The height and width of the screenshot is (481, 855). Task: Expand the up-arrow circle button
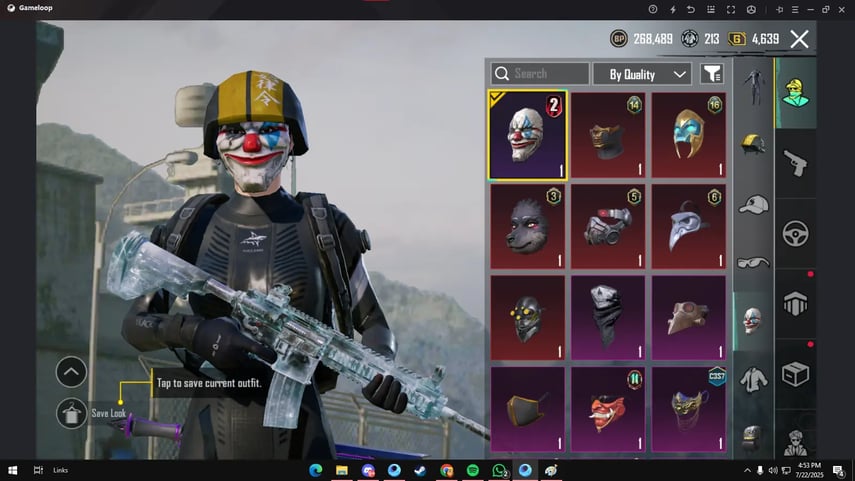[x=71, y=372]
